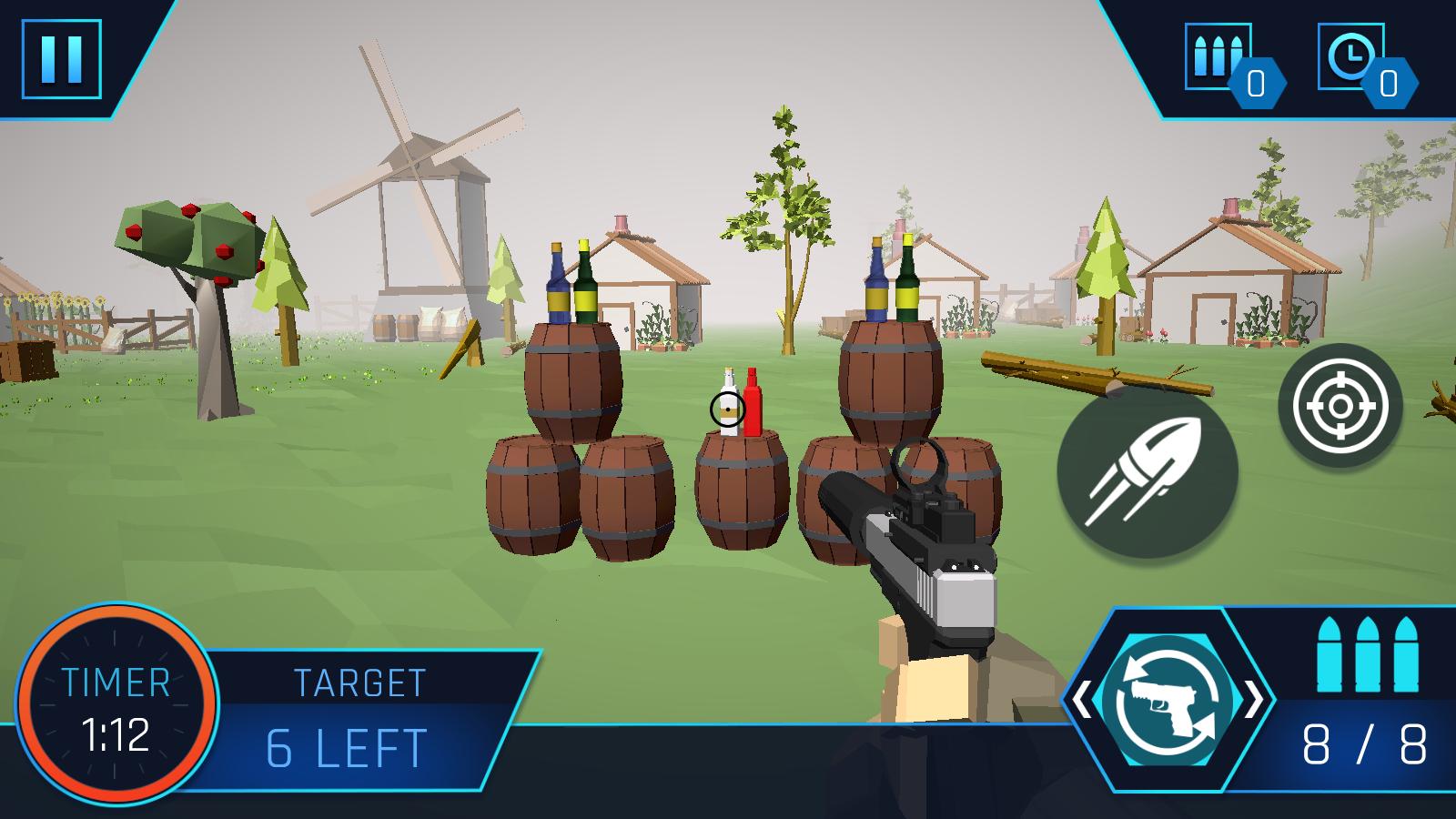This screenshot has width=1456, height=819.
Task: Toggle the rocket projectile mode
Action: coord(1150,473)
